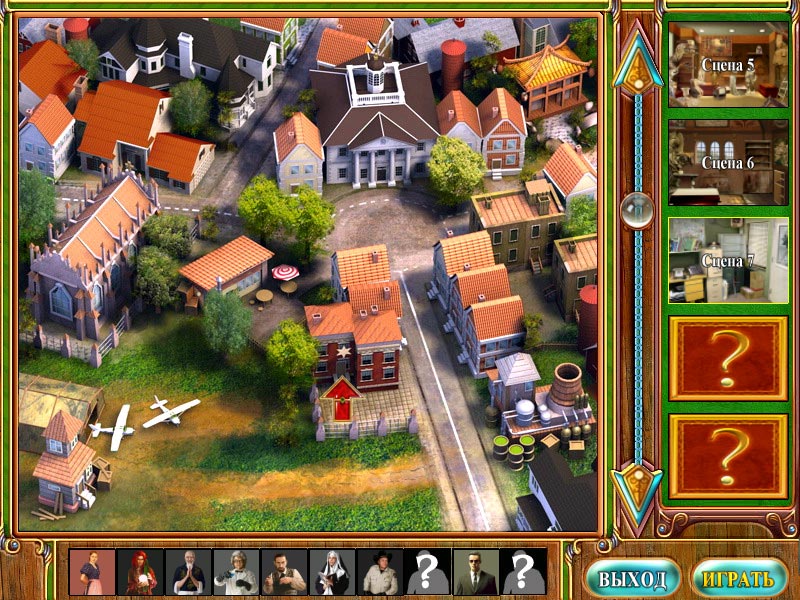Open the Сцена 5 thumbnail
Image resolution: width=800 pixels, height=600 pixels.
point(727,64)
